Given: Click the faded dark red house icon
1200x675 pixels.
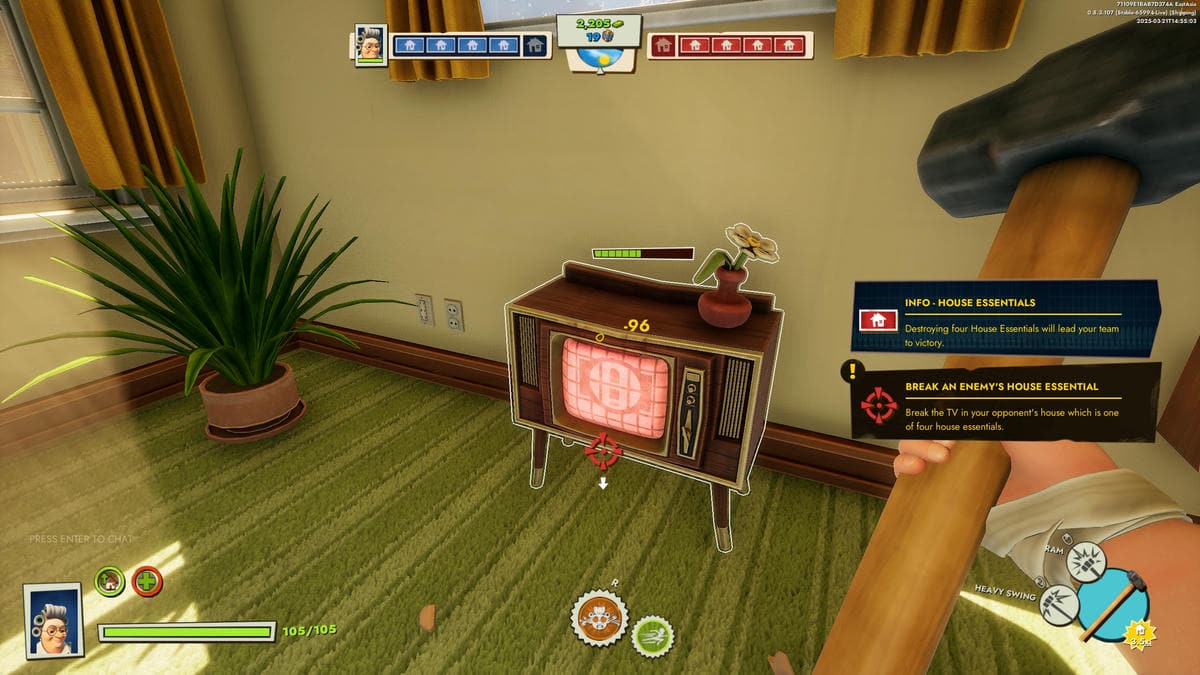Looking at the screenshot, I should (x=663, y=45).
